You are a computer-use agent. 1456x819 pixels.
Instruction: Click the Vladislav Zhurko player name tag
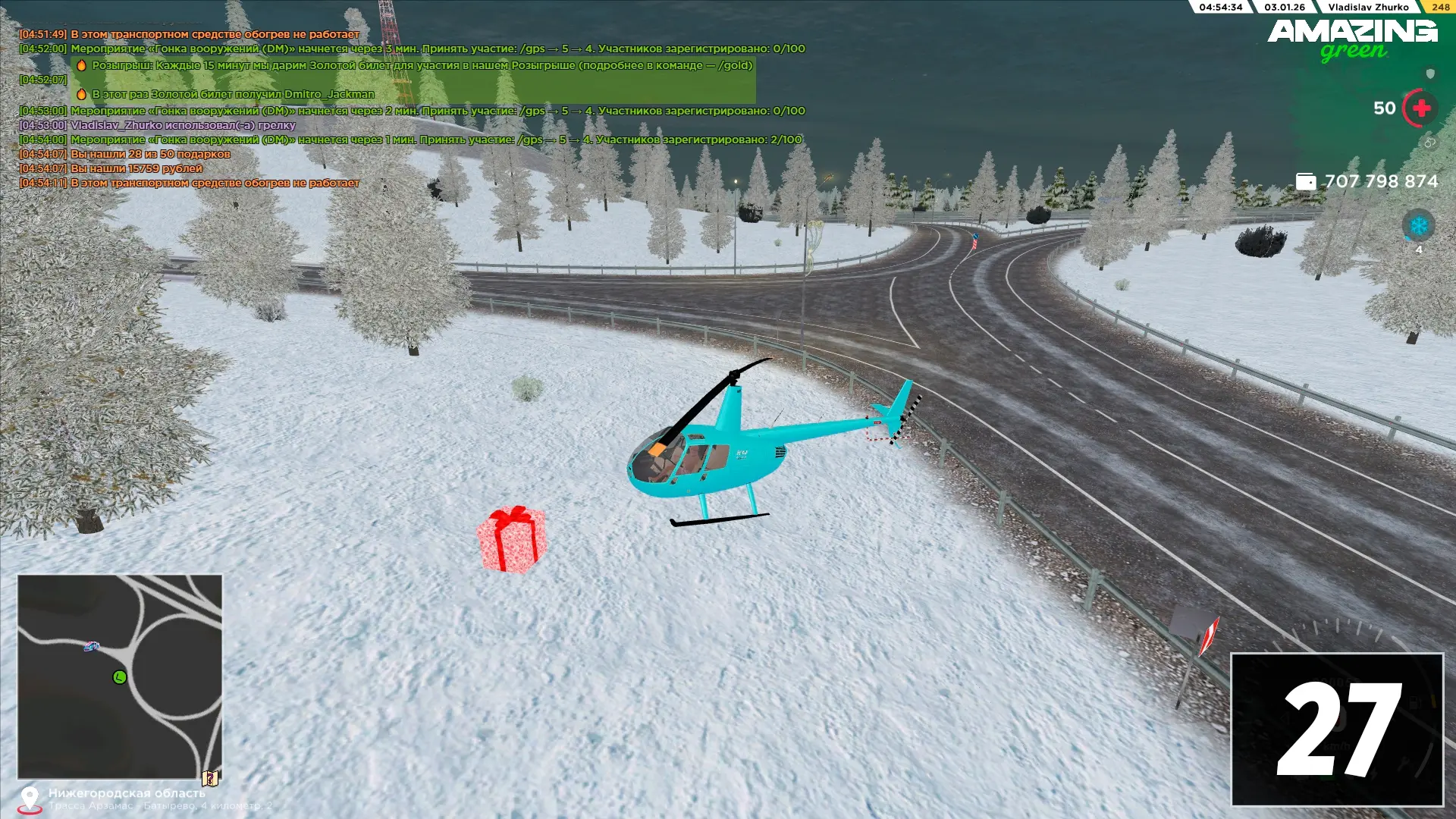[1368, 7]
